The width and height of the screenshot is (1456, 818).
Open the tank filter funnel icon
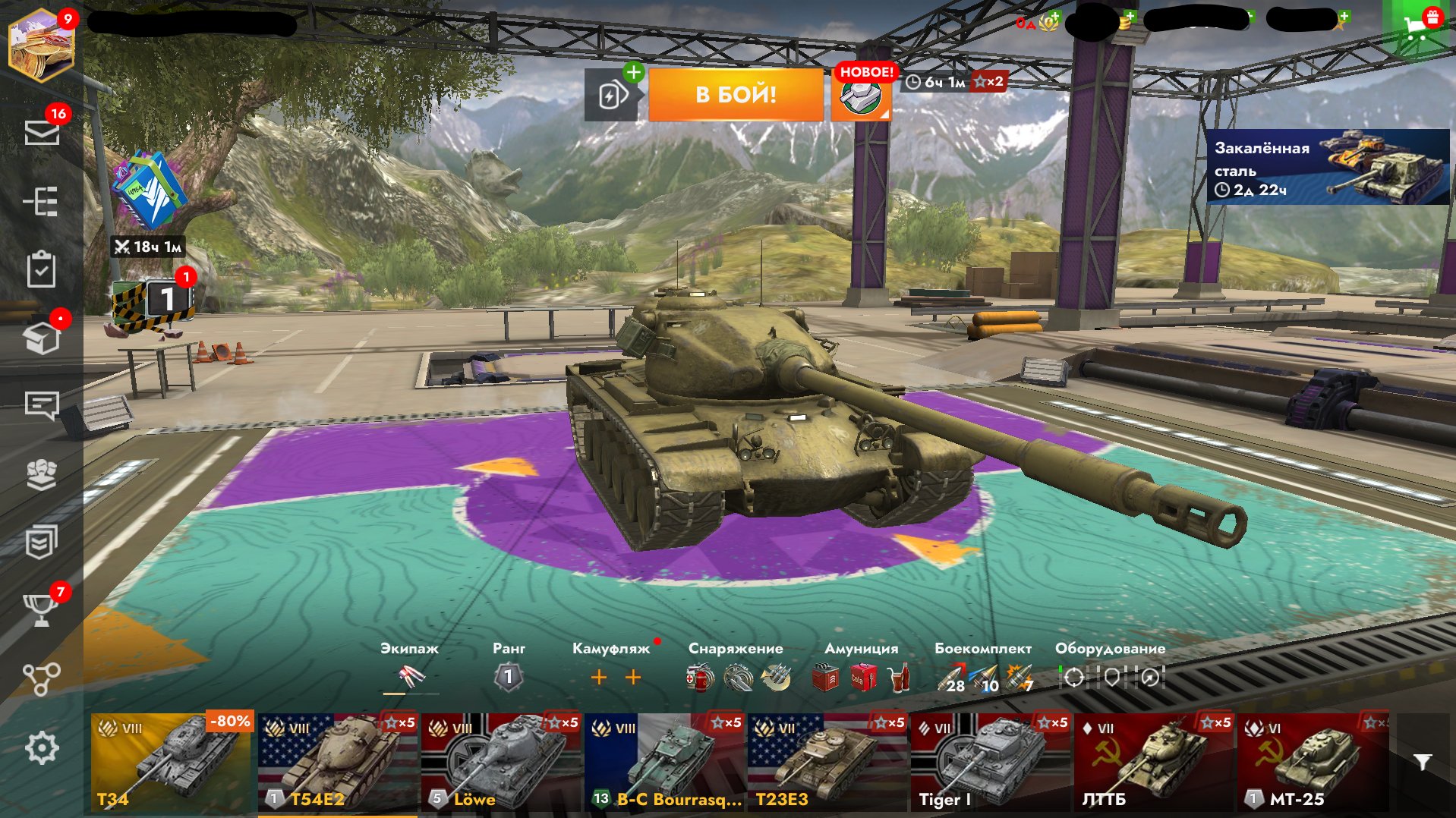1423,762
